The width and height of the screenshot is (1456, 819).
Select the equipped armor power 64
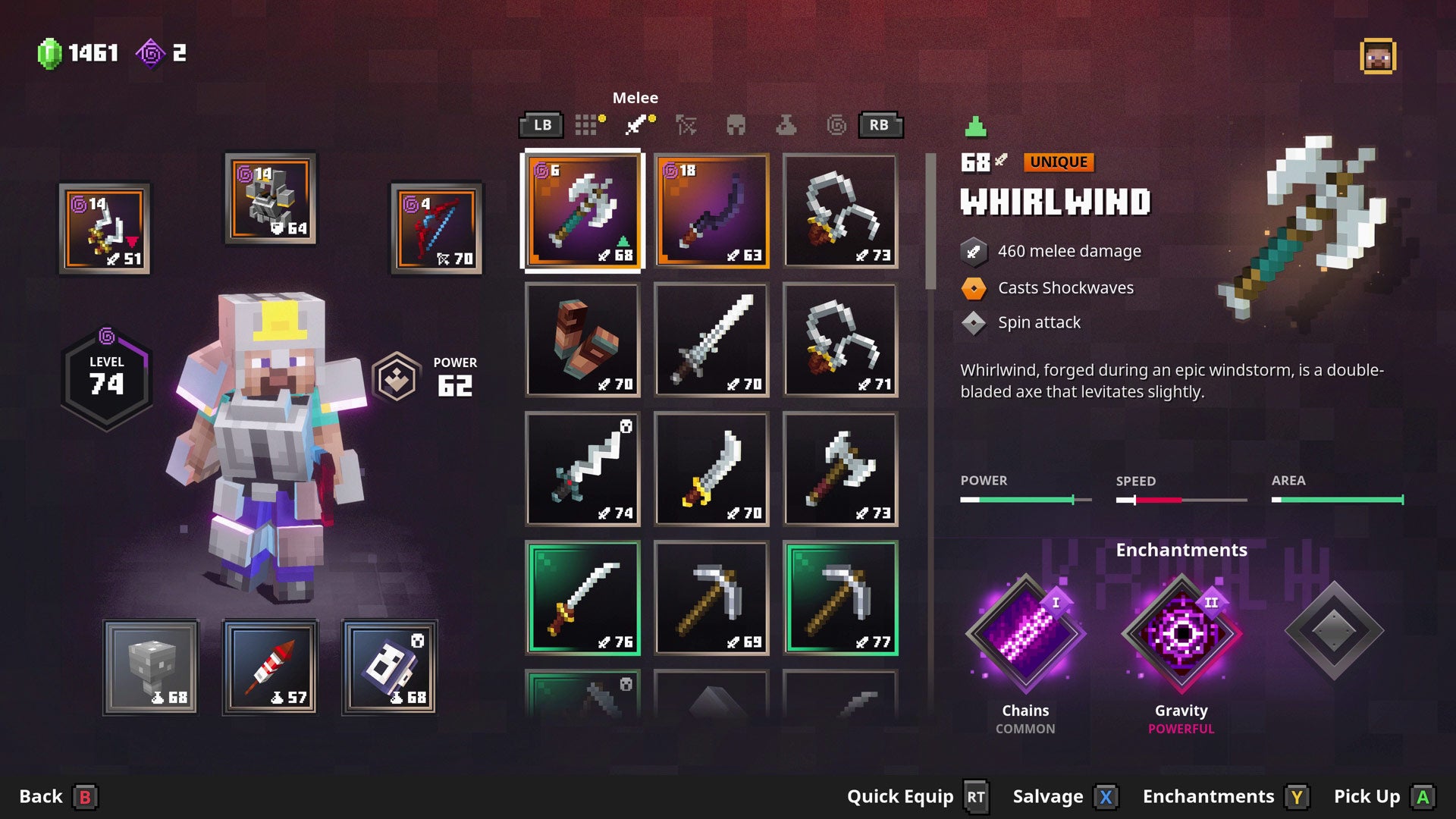coord(271,199)
